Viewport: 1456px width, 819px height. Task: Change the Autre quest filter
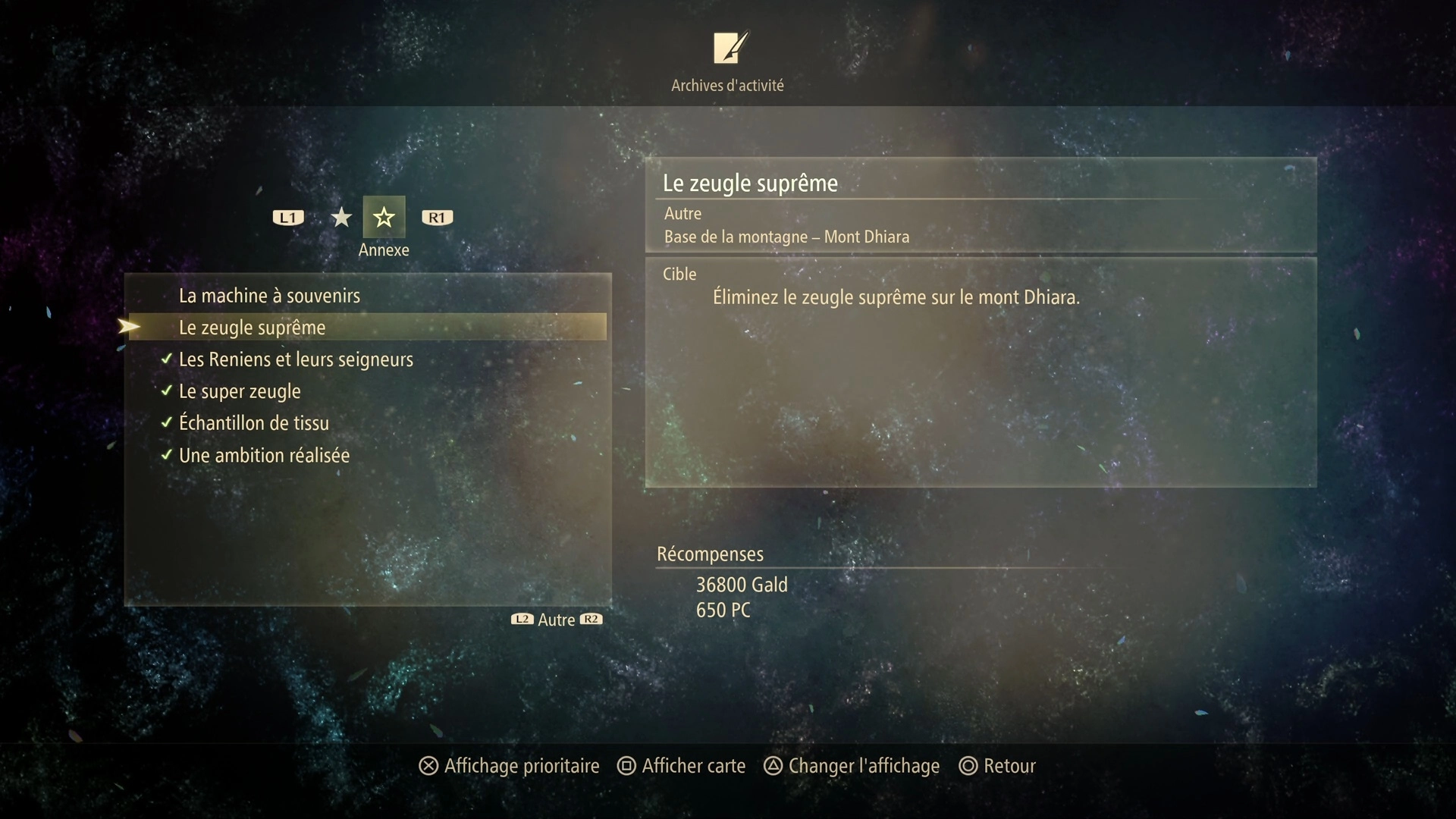(557, 620)
